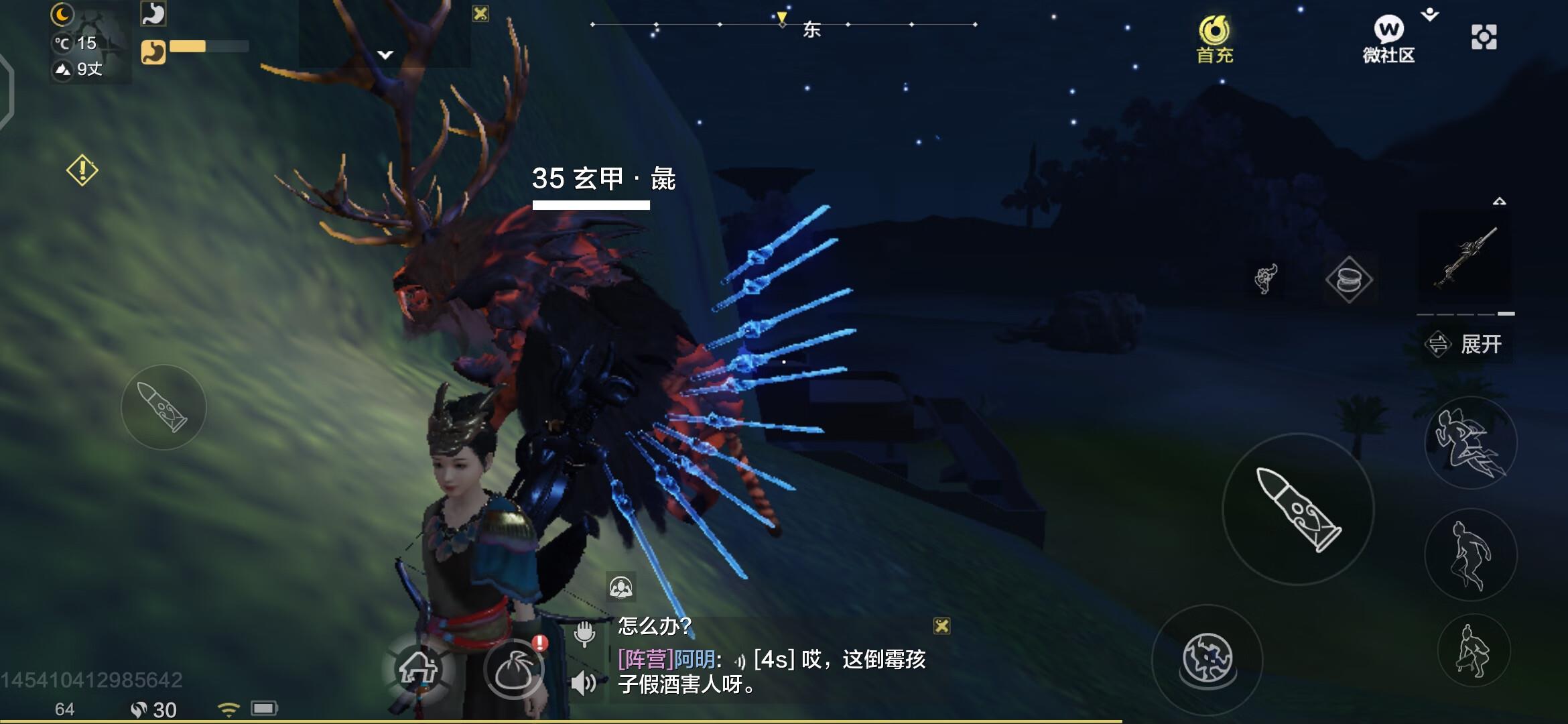
Task: Open the home building icon
Action: [418, 668]
